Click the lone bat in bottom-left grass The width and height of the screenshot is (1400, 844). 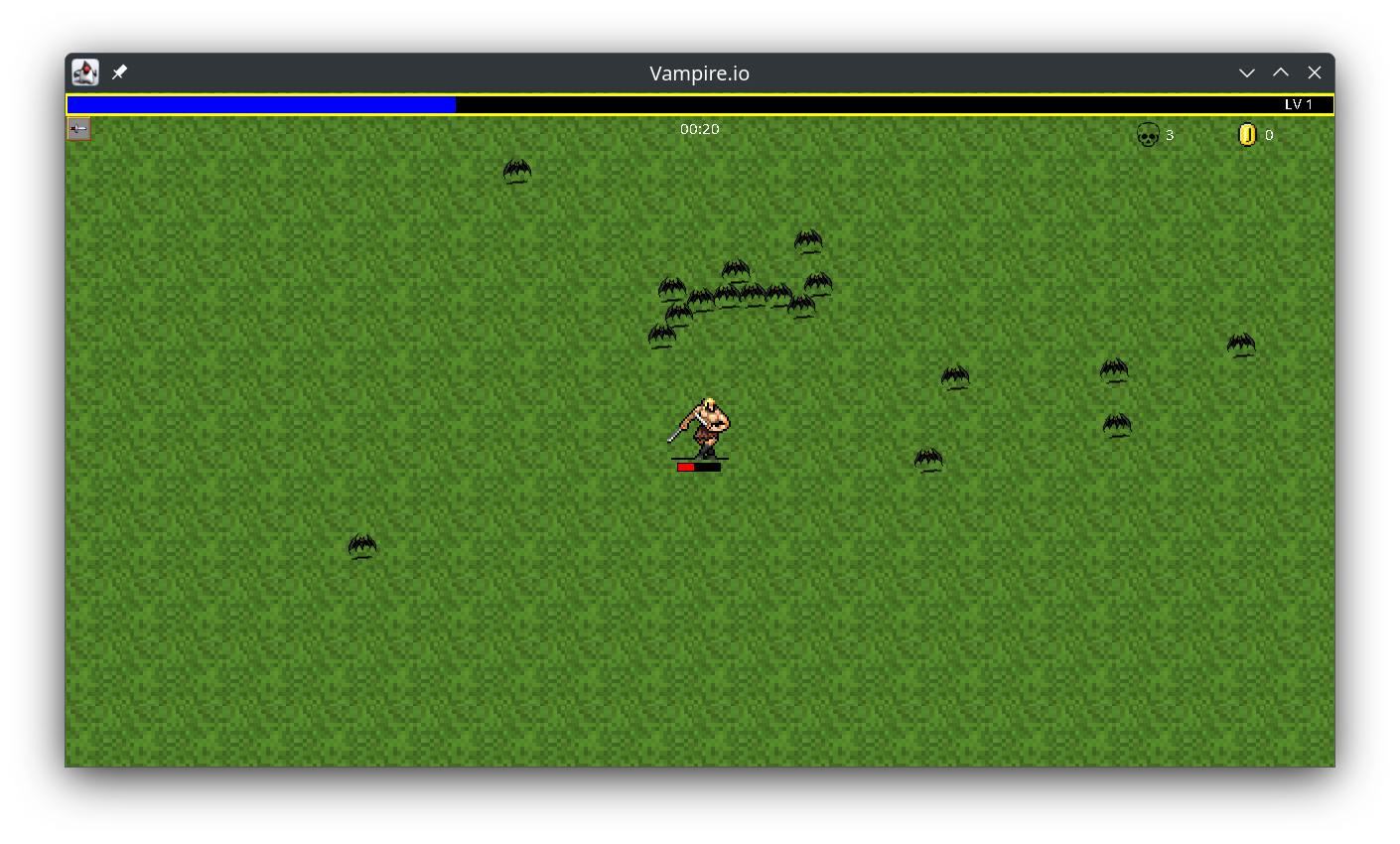362,545
